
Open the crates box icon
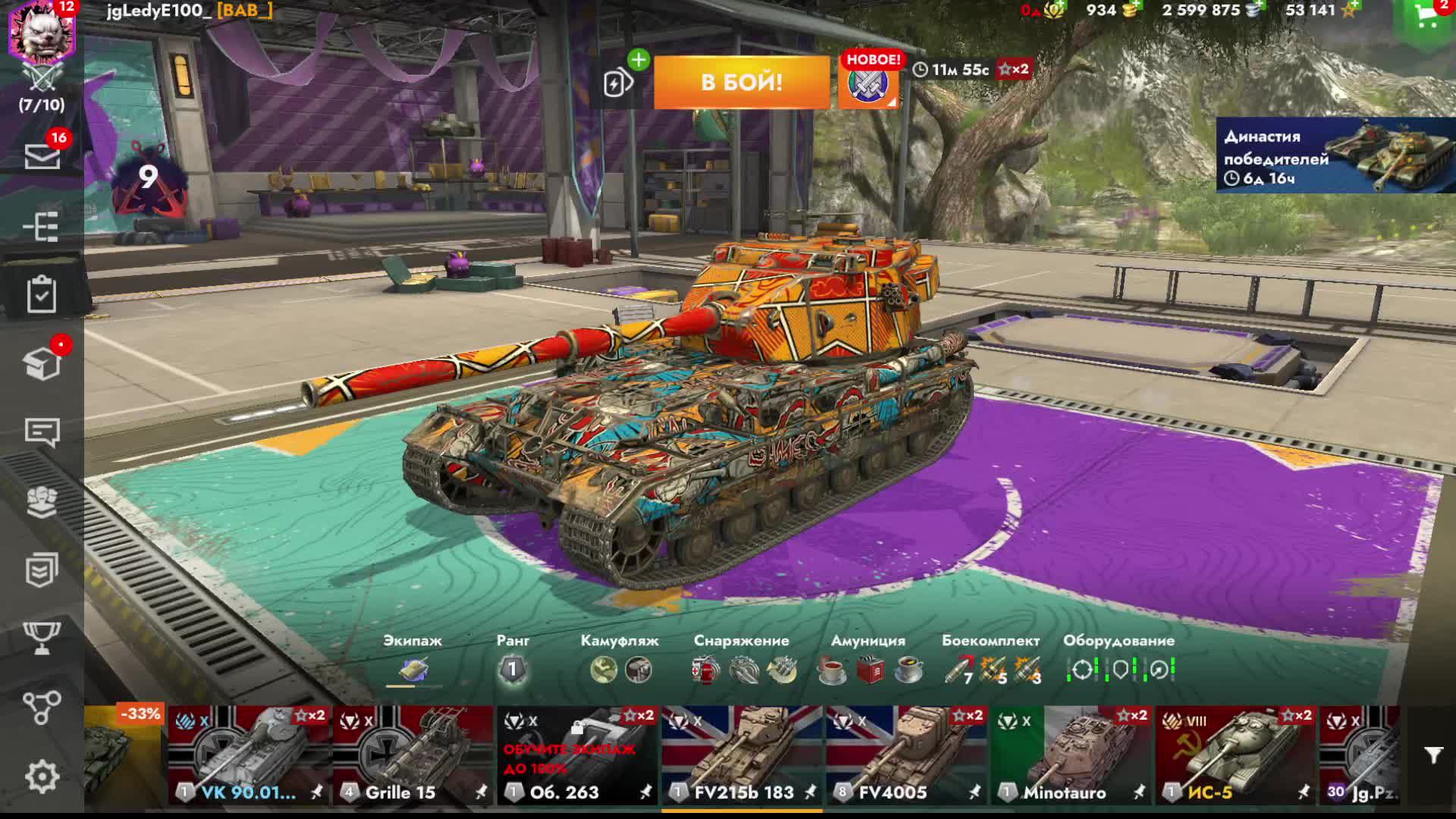(42, 364)
